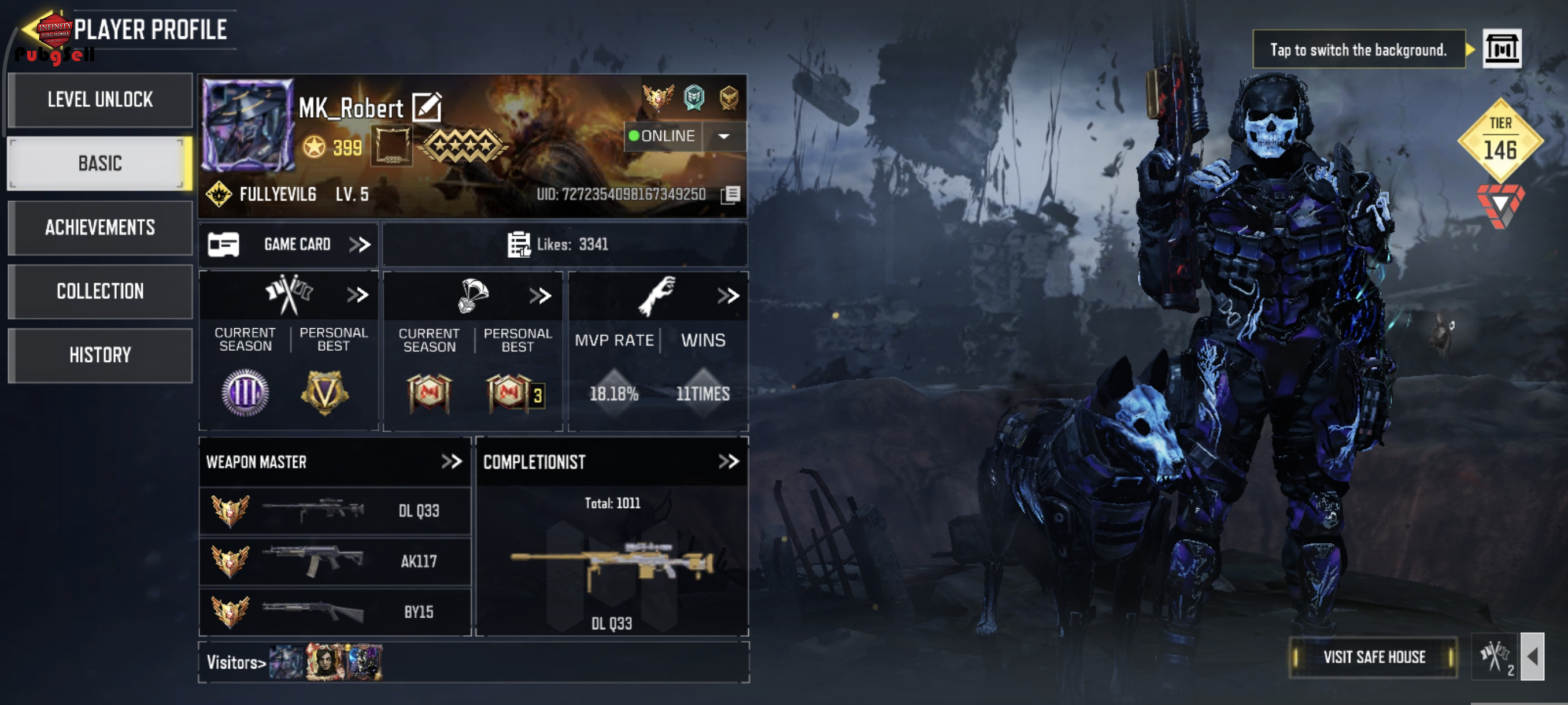Switch to the Achievements tab

[x=100, y=228]
